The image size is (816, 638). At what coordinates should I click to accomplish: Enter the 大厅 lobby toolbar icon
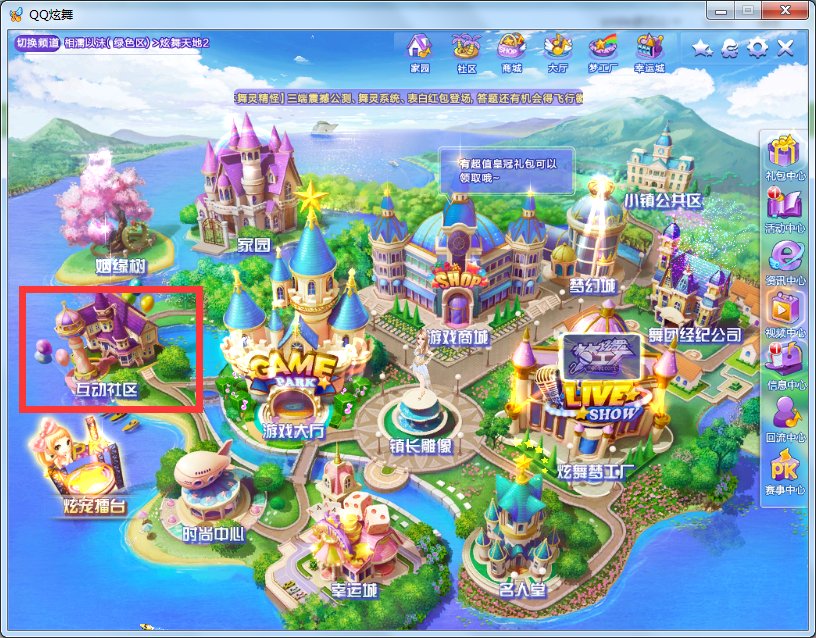click(x=557, y=50)
